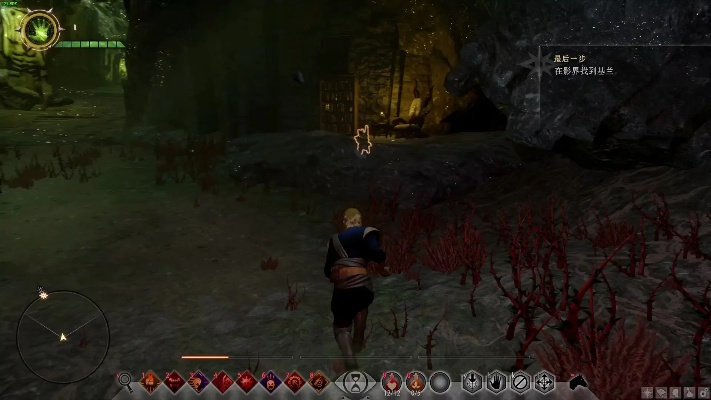Activate the first ability in hotbar
The height and width of the screenshot is (400, 711).
pyautogui.click(x=150, y=381)
